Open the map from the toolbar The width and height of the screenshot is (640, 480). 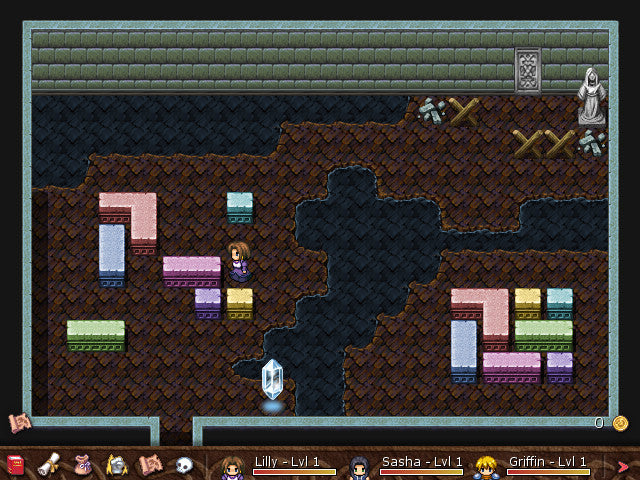click(x=150, y=465)
